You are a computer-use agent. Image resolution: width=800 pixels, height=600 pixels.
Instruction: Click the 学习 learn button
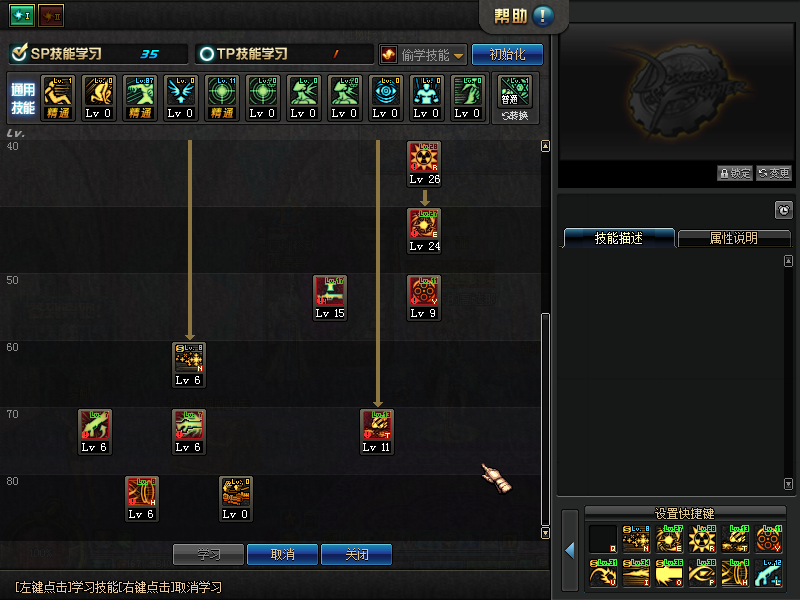[x=207, y=554]
